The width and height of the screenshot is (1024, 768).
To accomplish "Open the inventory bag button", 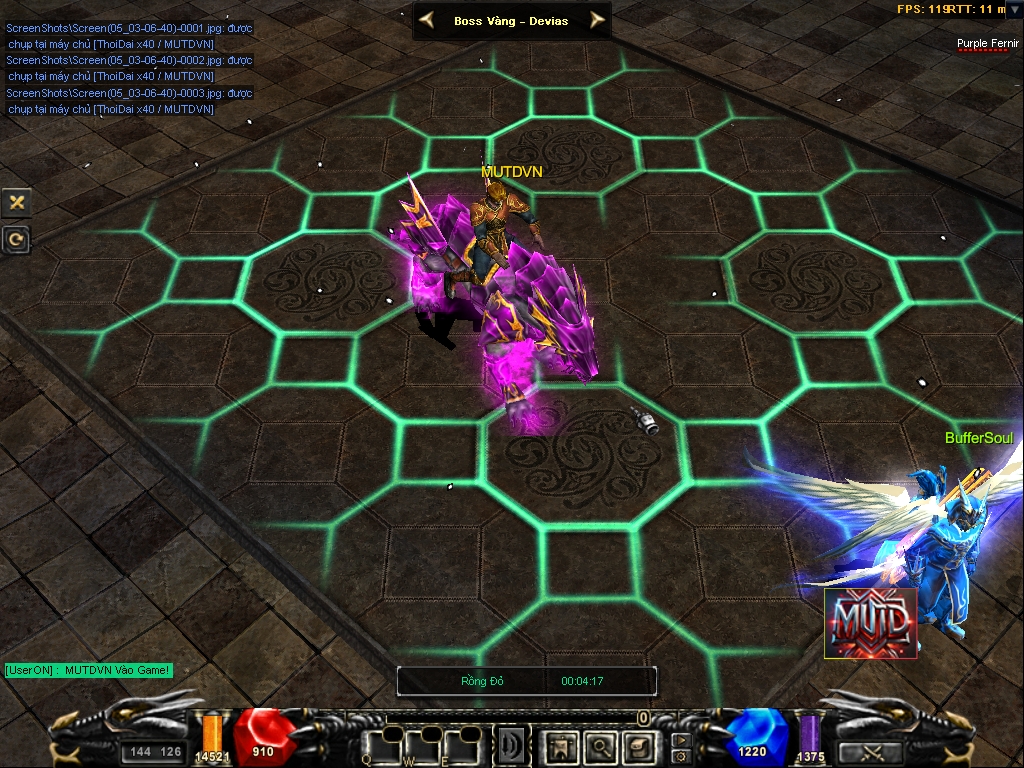I will tap(638, 746).
